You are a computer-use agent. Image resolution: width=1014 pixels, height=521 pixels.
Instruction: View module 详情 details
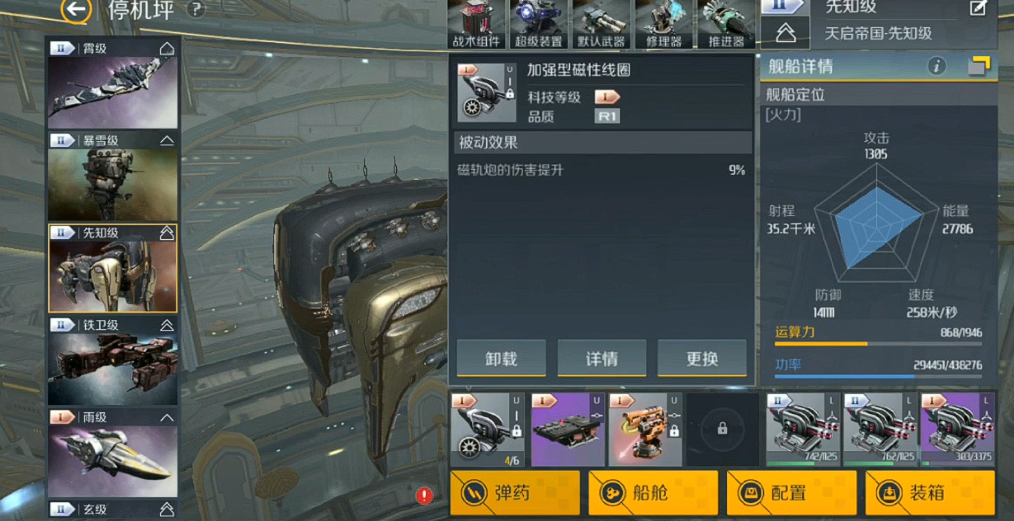pos(601,359)
